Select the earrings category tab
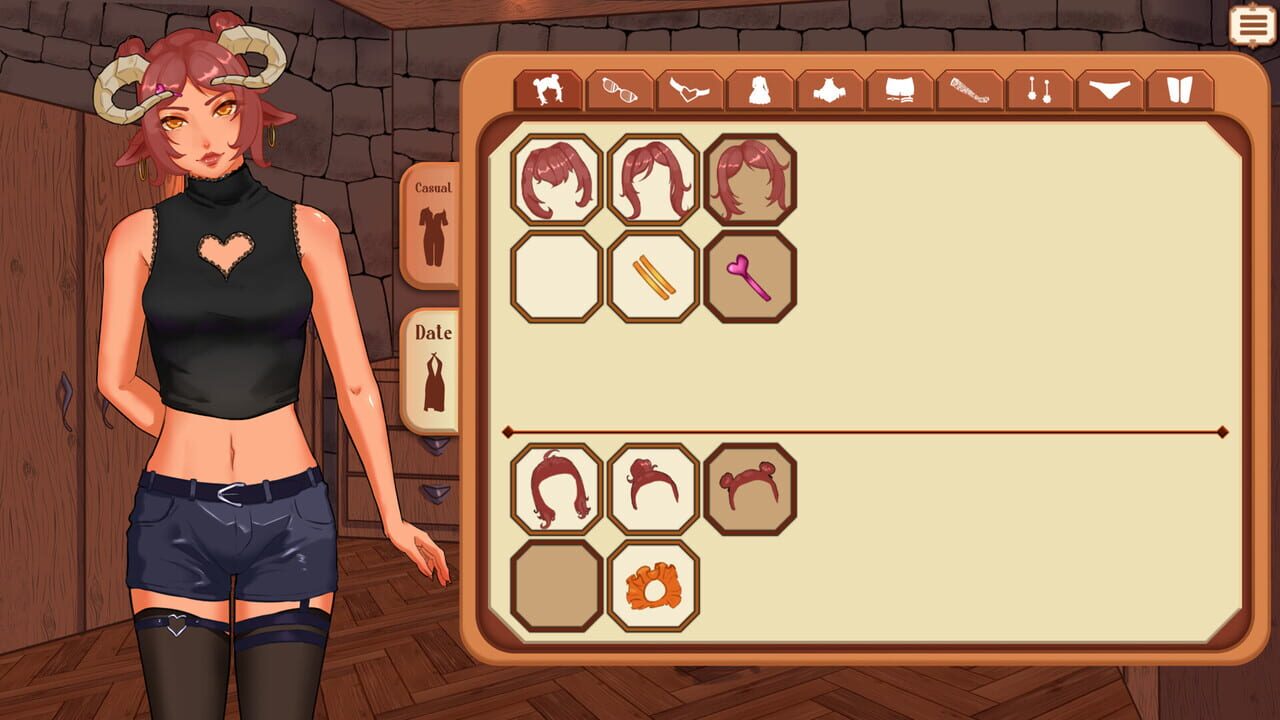 pos(1037,90)
